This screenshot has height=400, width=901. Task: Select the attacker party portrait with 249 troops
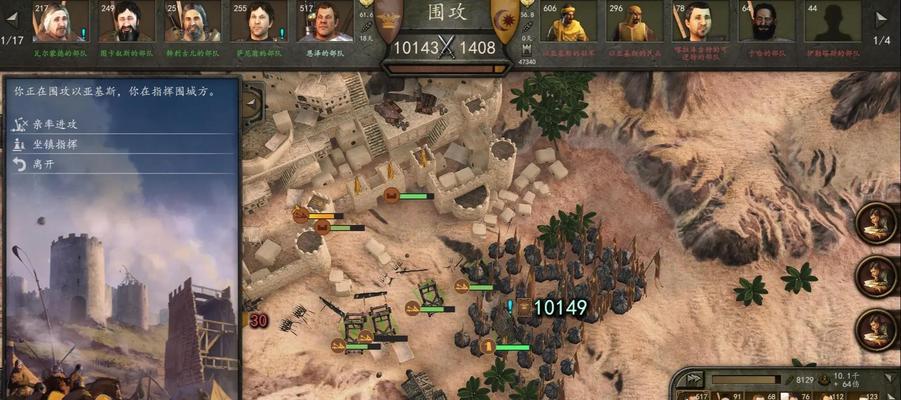coord(127,22)
